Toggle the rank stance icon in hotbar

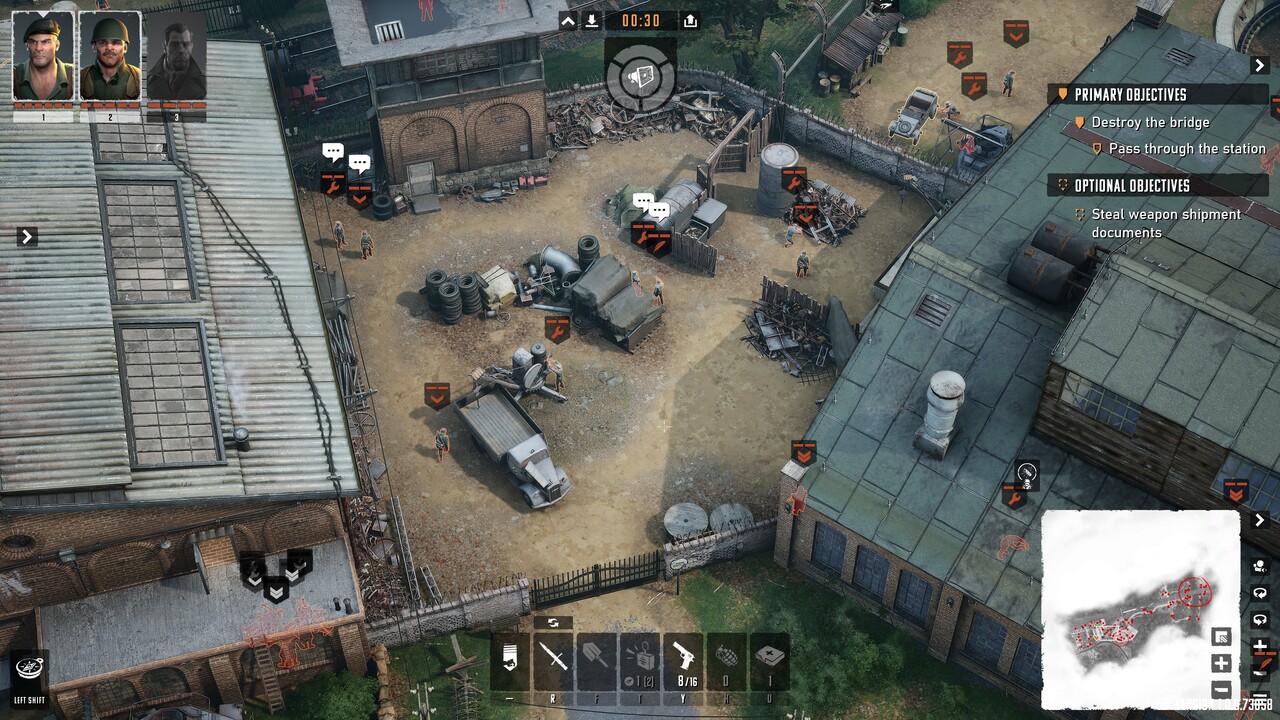[x=509, y=658]
